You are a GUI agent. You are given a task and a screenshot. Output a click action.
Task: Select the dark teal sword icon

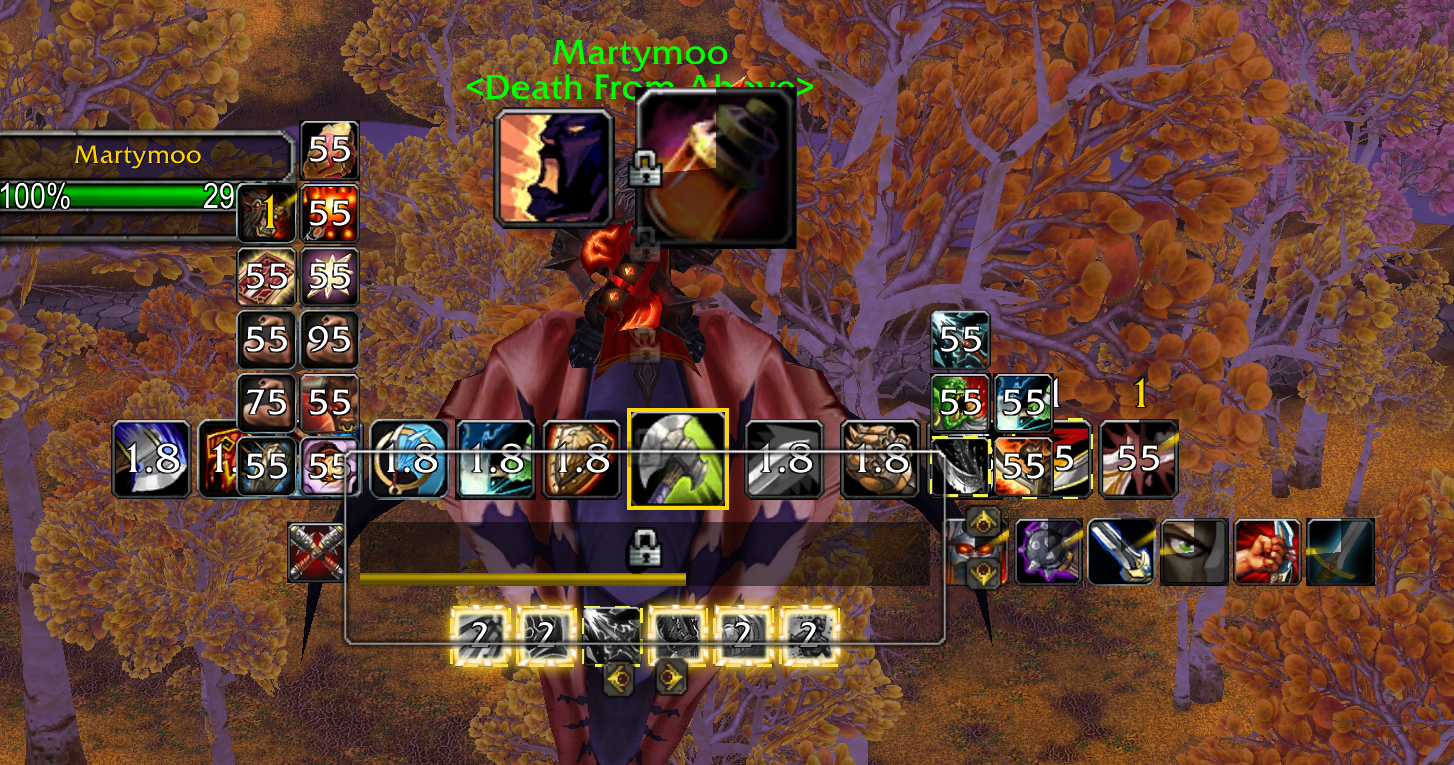1340,552
